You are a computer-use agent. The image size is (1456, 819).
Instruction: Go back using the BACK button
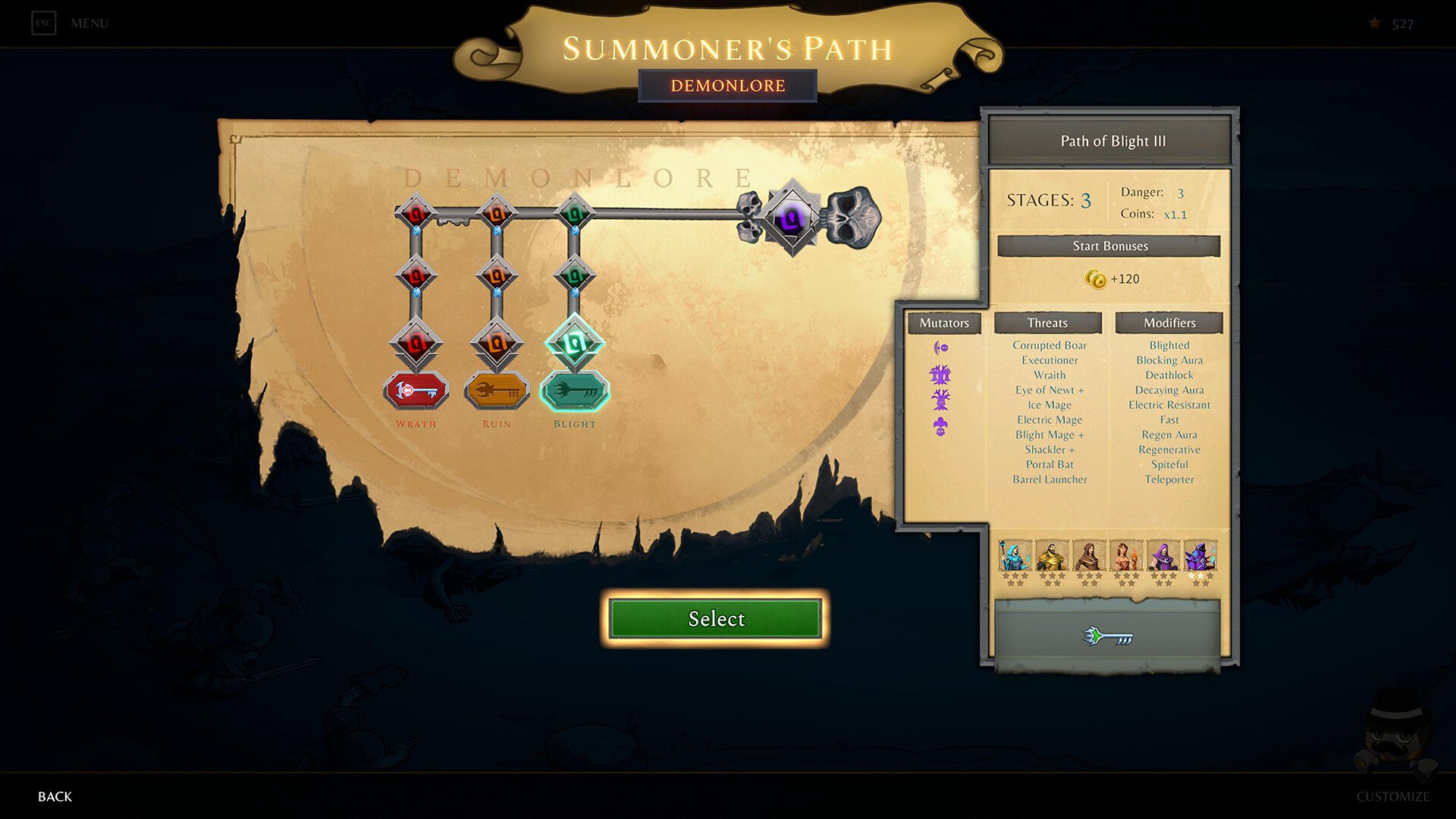(x=55, y=796)
